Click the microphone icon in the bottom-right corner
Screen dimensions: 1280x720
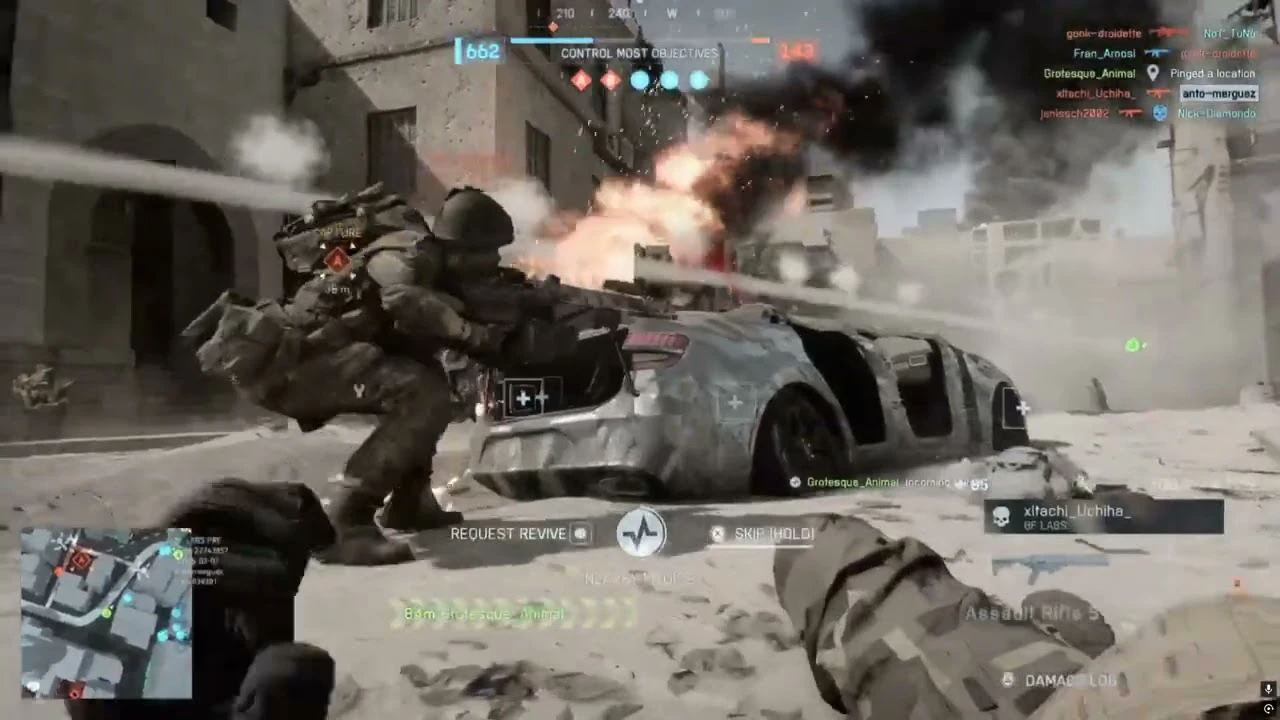coord(1268,688)
